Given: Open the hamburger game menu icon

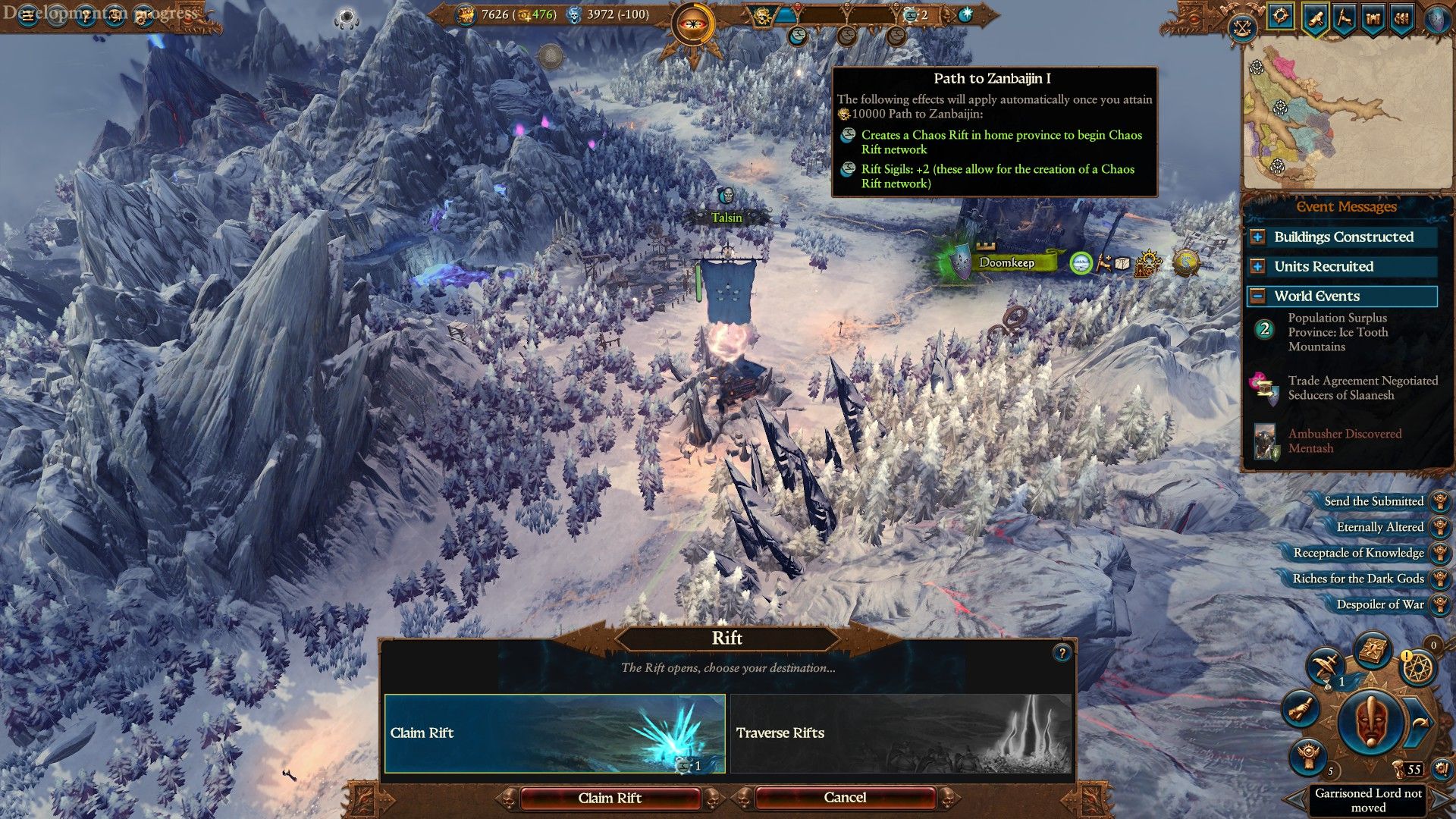Looking at the screenshot, I should [x=28, y=17].
